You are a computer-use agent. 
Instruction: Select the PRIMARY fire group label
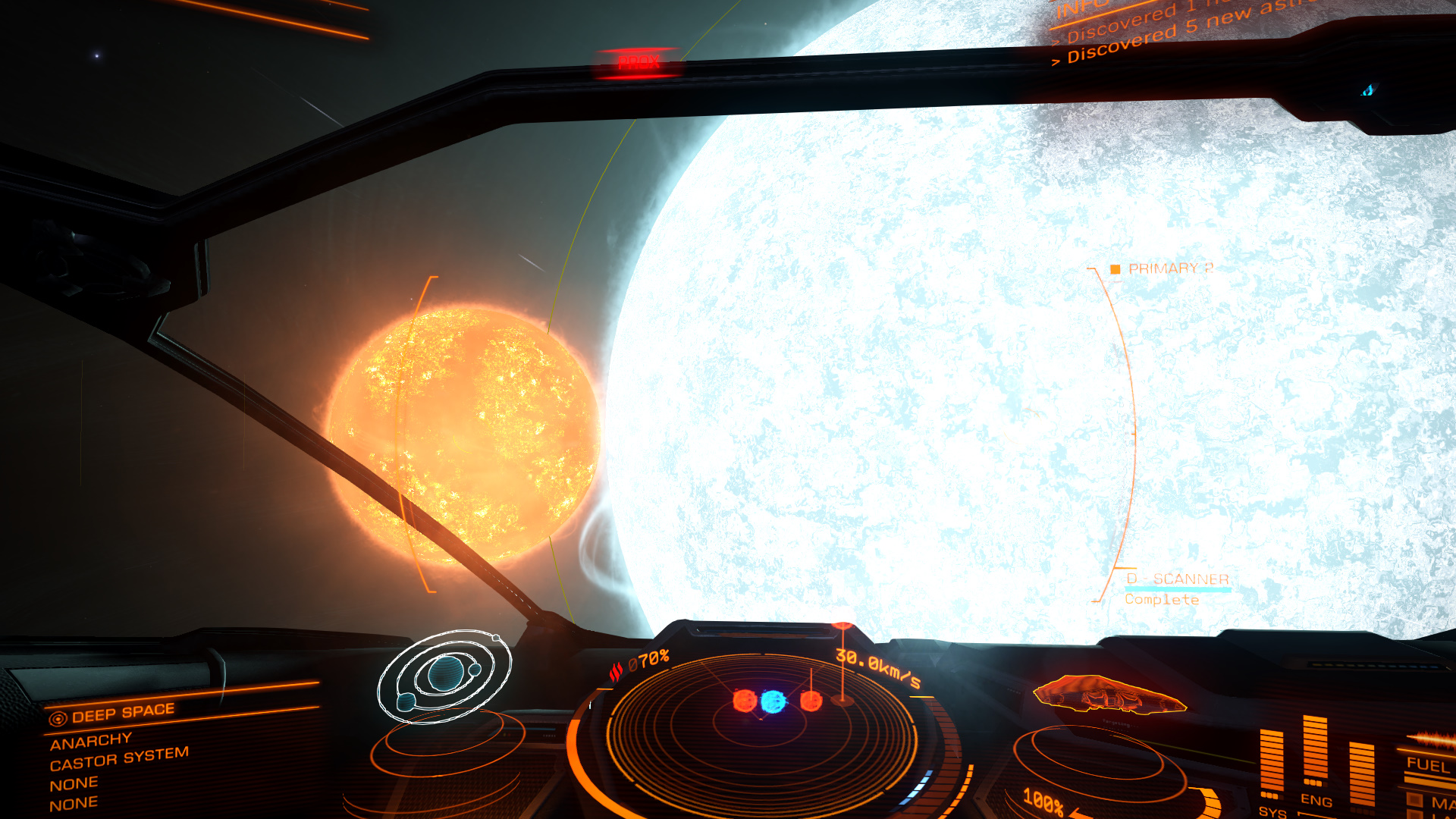(x=1169, y=268)
